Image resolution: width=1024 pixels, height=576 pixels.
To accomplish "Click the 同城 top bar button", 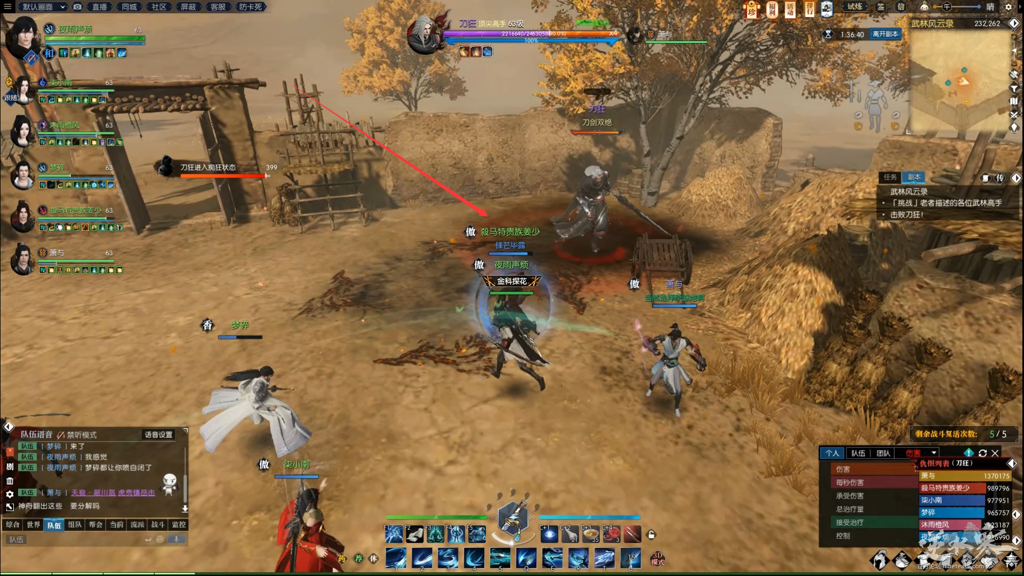I will tap(129, 6).
